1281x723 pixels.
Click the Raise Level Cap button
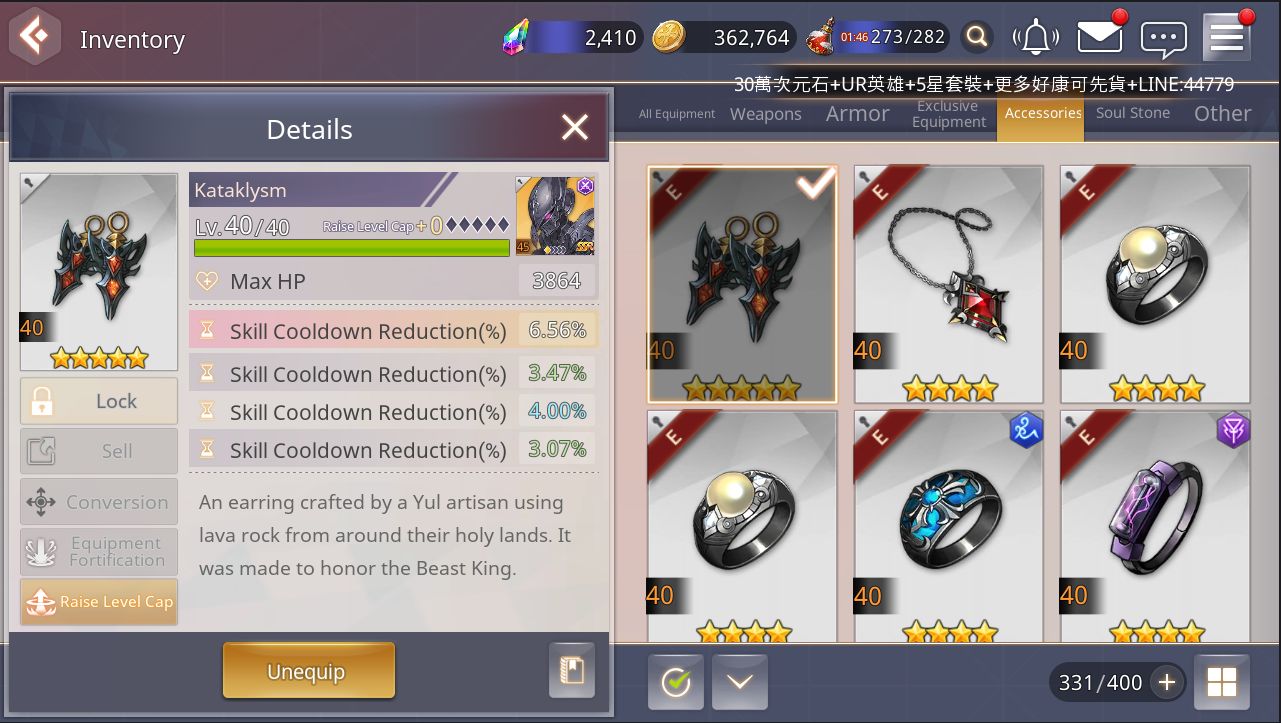tap(98, 602)
